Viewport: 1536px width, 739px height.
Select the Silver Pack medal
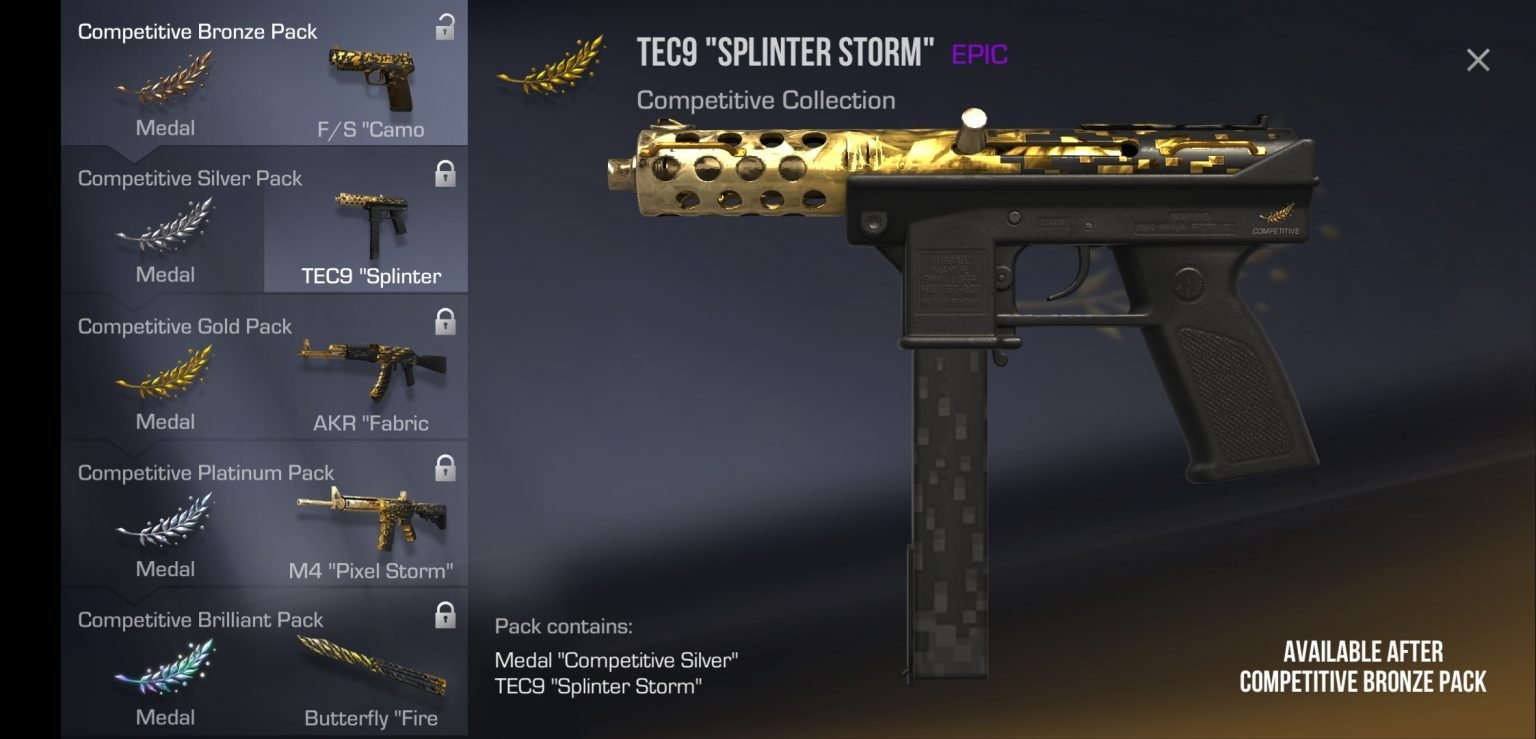[164, 238]
